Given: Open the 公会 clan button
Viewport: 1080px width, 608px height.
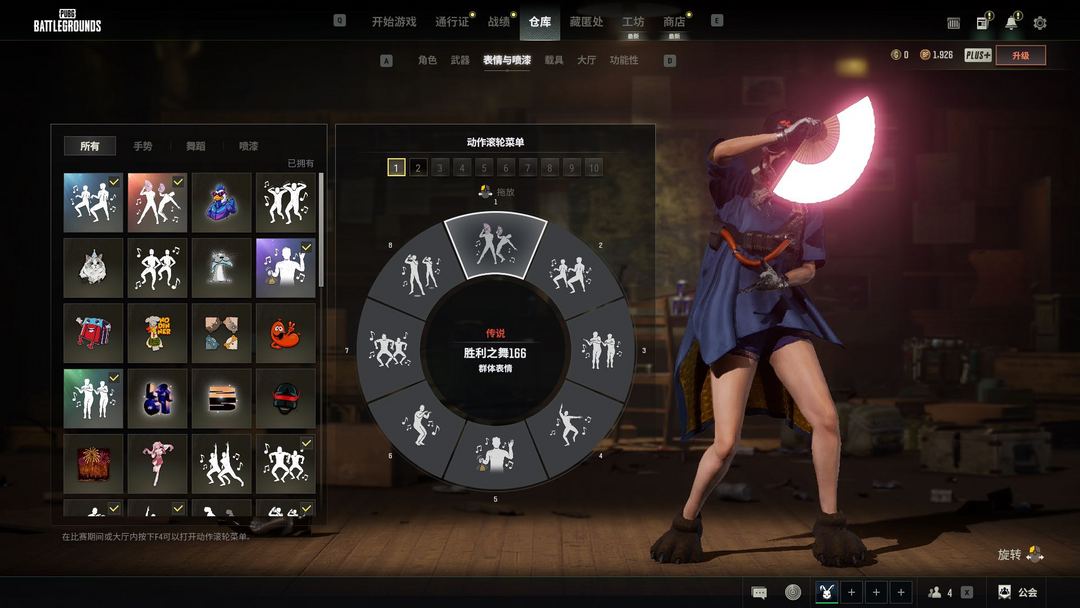Looking at the screenshot, I should tap(1018, 592).
